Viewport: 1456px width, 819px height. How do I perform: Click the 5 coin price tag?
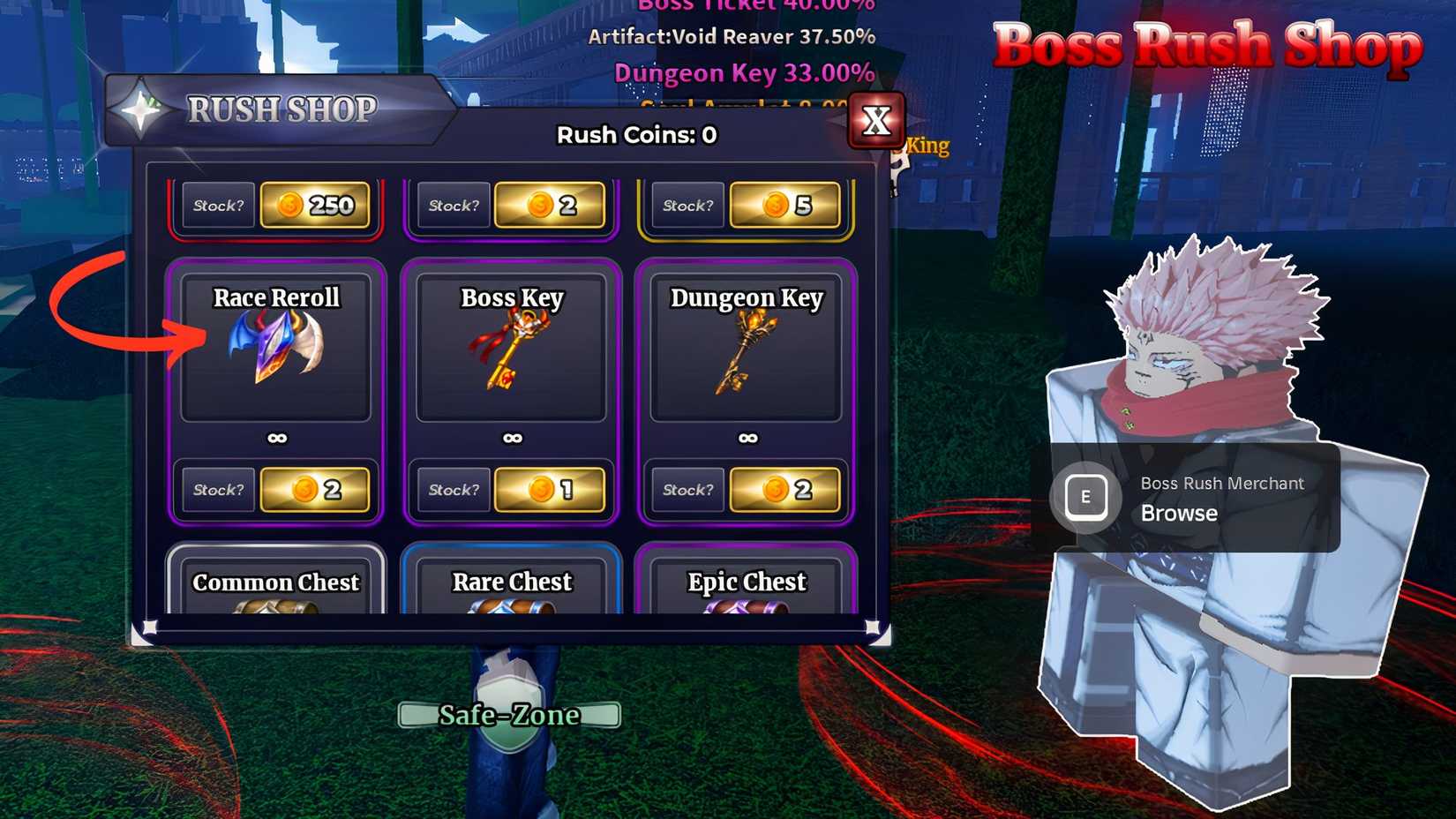pyautogui.click(x=784, y=206)
